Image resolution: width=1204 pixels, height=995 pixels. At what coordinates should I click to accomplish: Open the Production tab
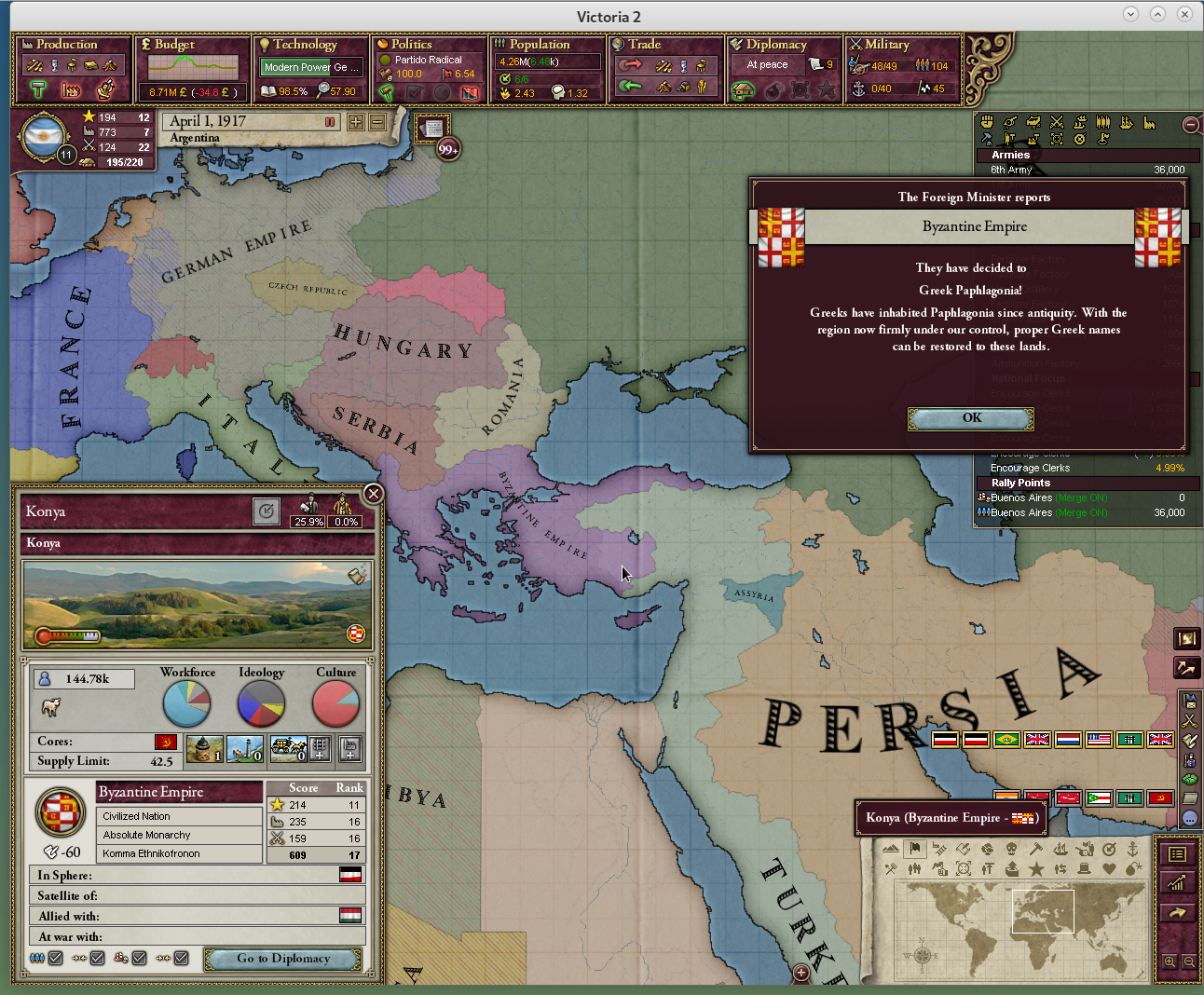click(x=66, y=45)
